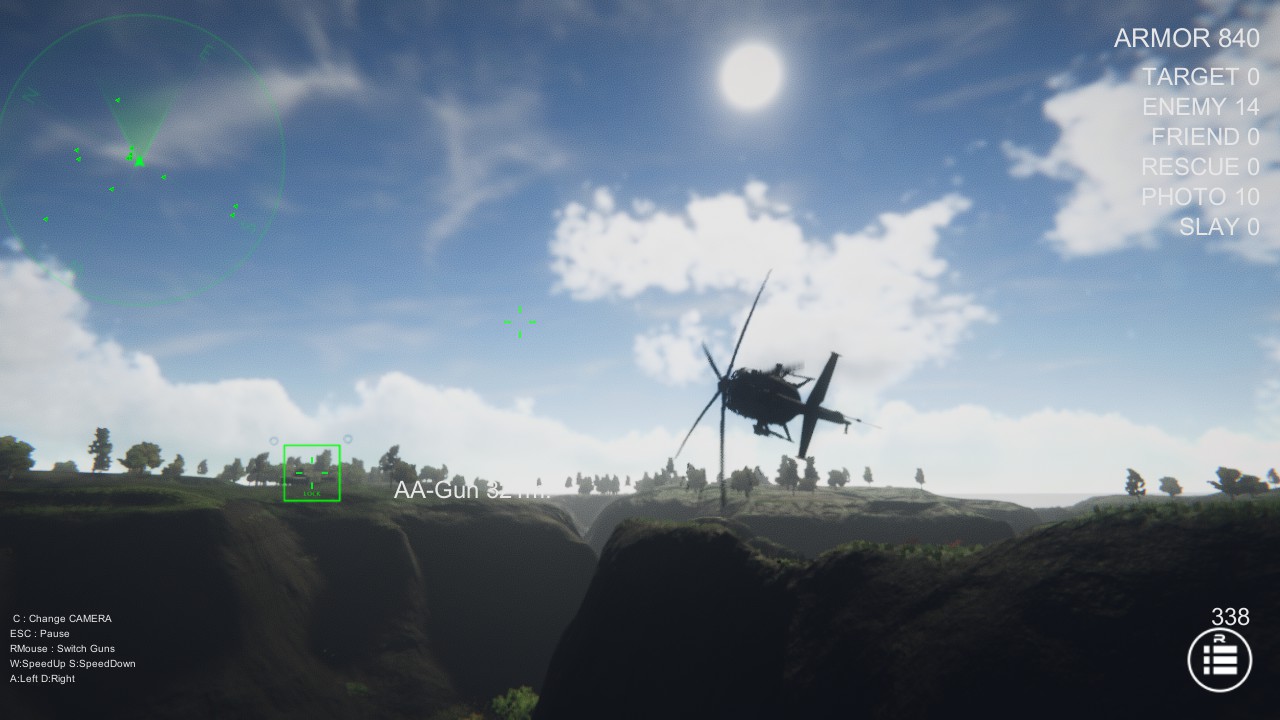Select the ARMOR 840 status readout
The width and height of the screenshot is (1280, 720).
[x=1186, y=38]
